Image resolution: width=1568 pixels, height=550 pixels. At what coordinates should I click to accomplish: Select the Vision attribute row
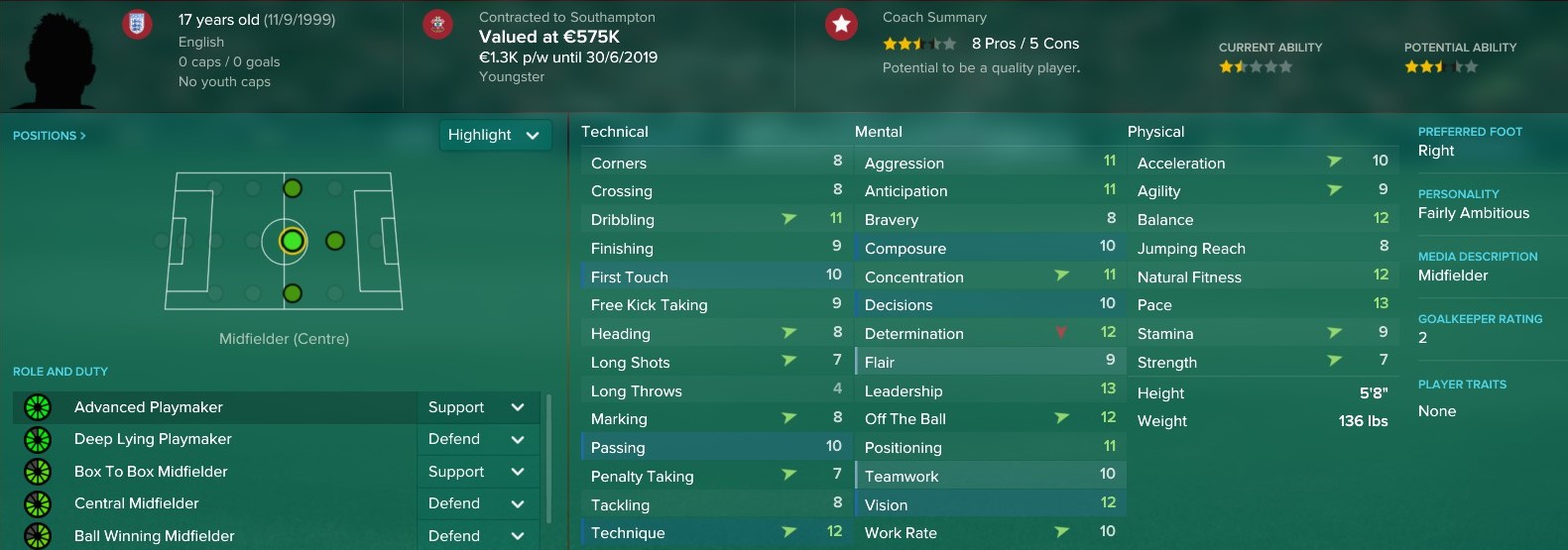coord(990,504)
